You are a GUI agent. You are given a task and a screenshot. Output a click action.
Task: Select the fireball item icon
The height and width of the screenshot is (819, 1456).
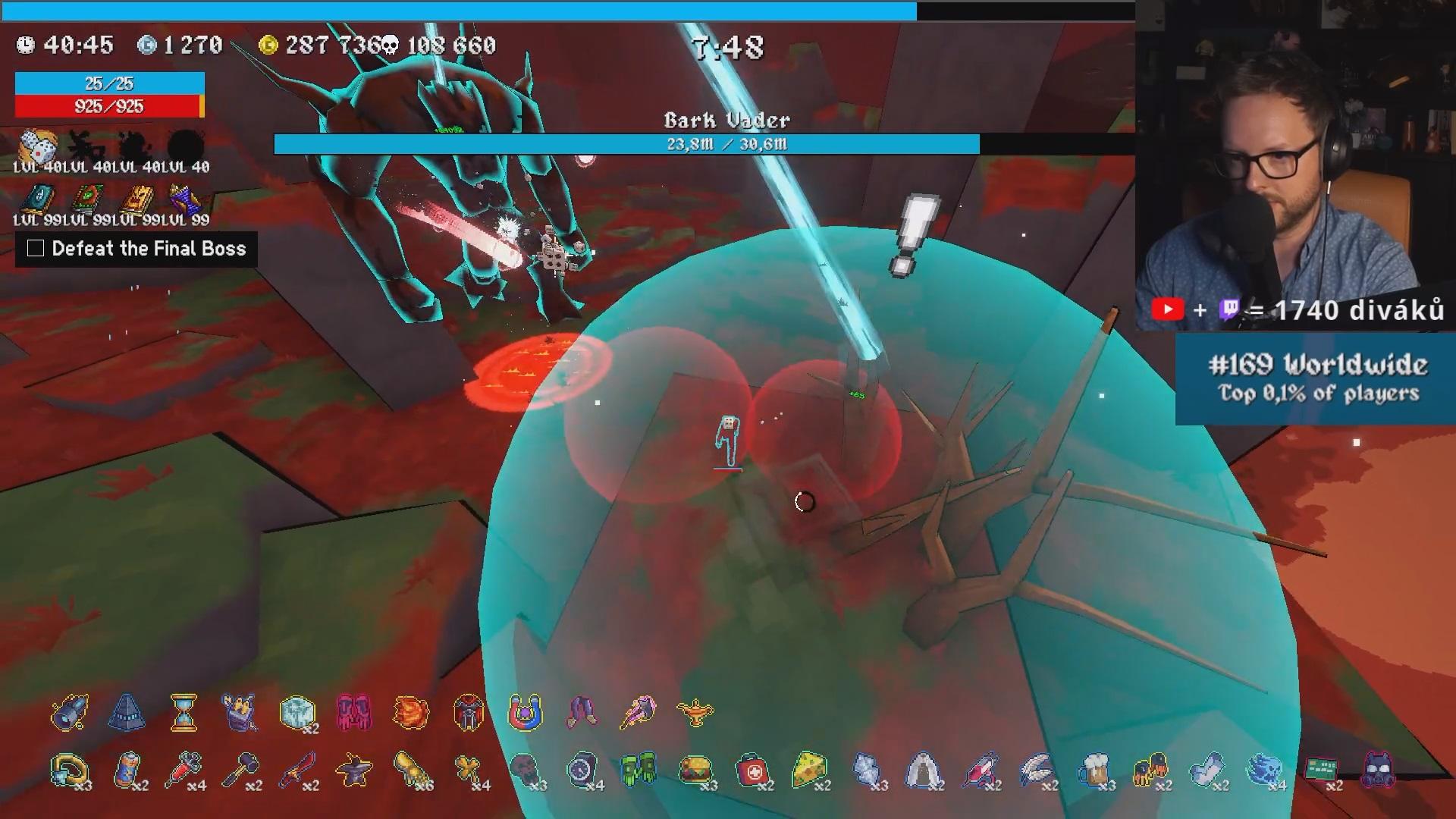coord(411,713)
